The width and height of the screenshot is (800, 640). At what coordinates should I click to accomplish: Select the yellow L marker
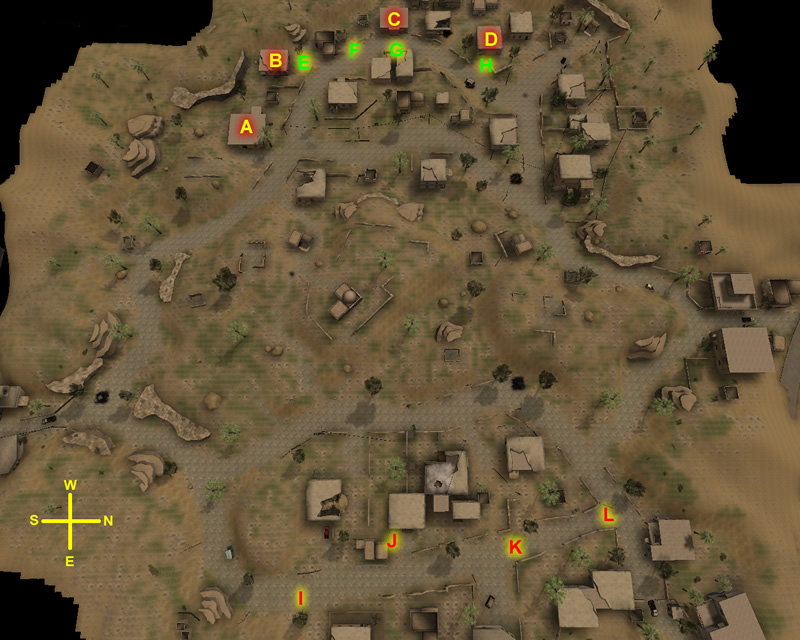pyautogui.click(x=607, y=515)
